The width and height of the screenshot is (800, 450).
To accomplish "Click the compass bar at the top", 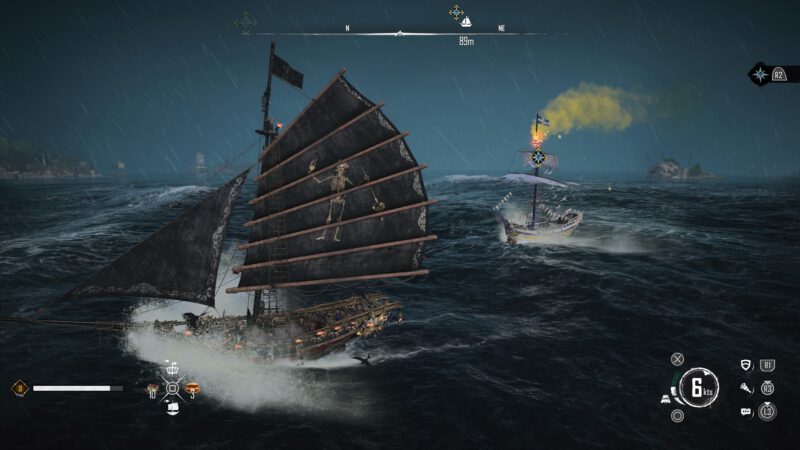I will (400, 34).
